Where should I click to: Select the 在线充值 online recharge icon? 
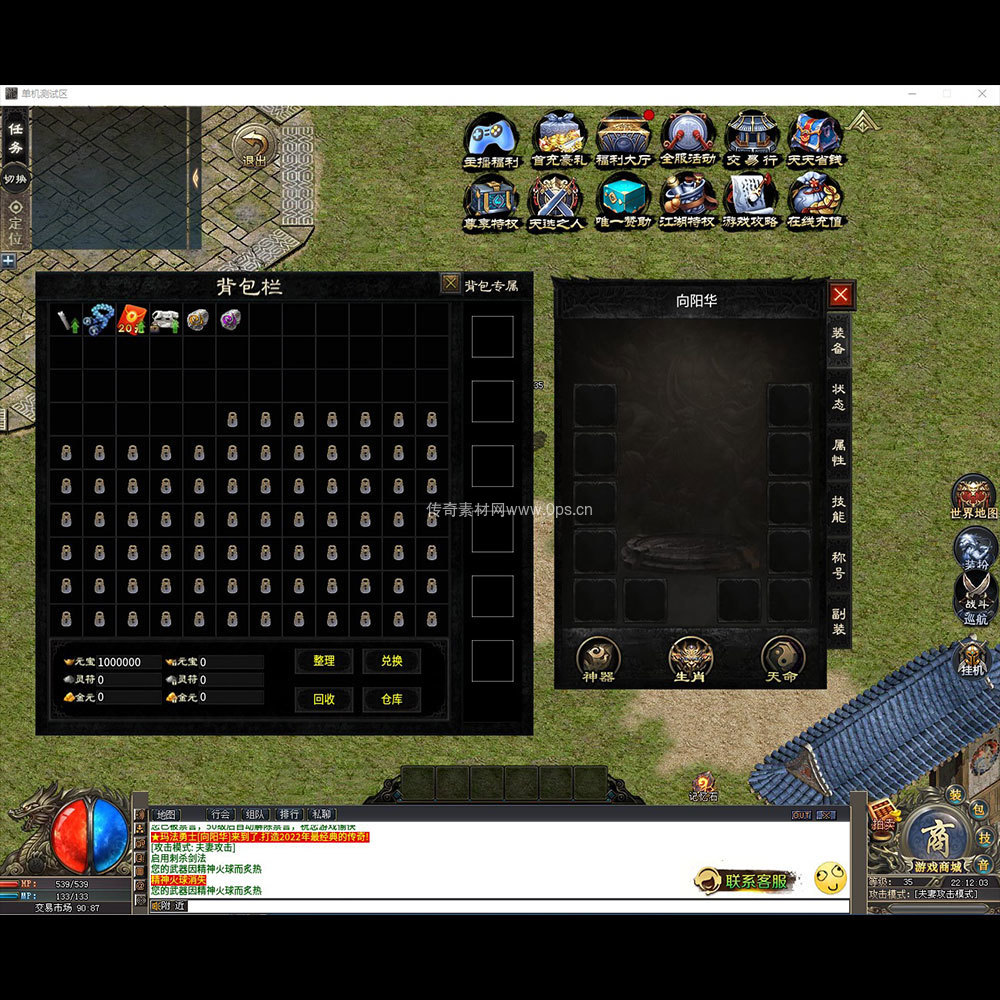tap(815, 200)
